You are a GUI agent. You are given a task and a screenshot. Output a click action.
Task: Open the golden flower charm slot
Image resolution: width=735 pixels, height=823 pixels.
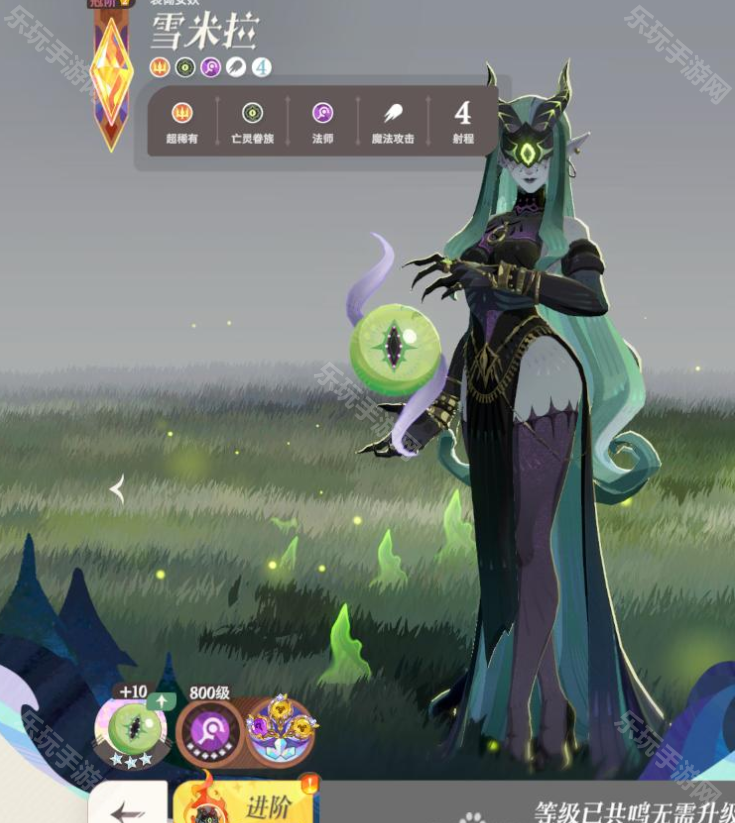click(x=280, y=732)
